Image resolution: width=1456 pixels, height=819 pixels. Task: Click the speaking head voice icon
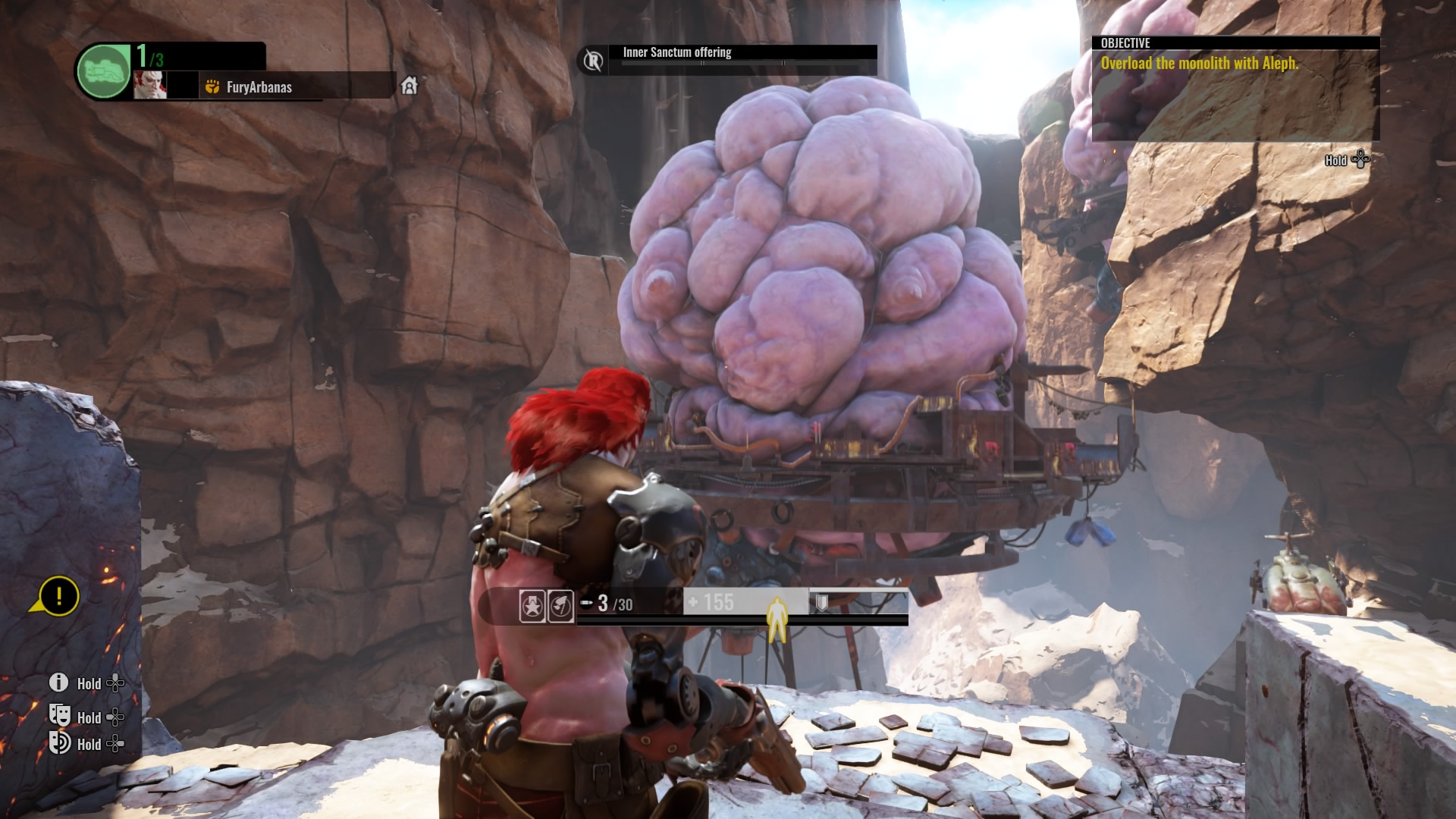coord(59,742)
